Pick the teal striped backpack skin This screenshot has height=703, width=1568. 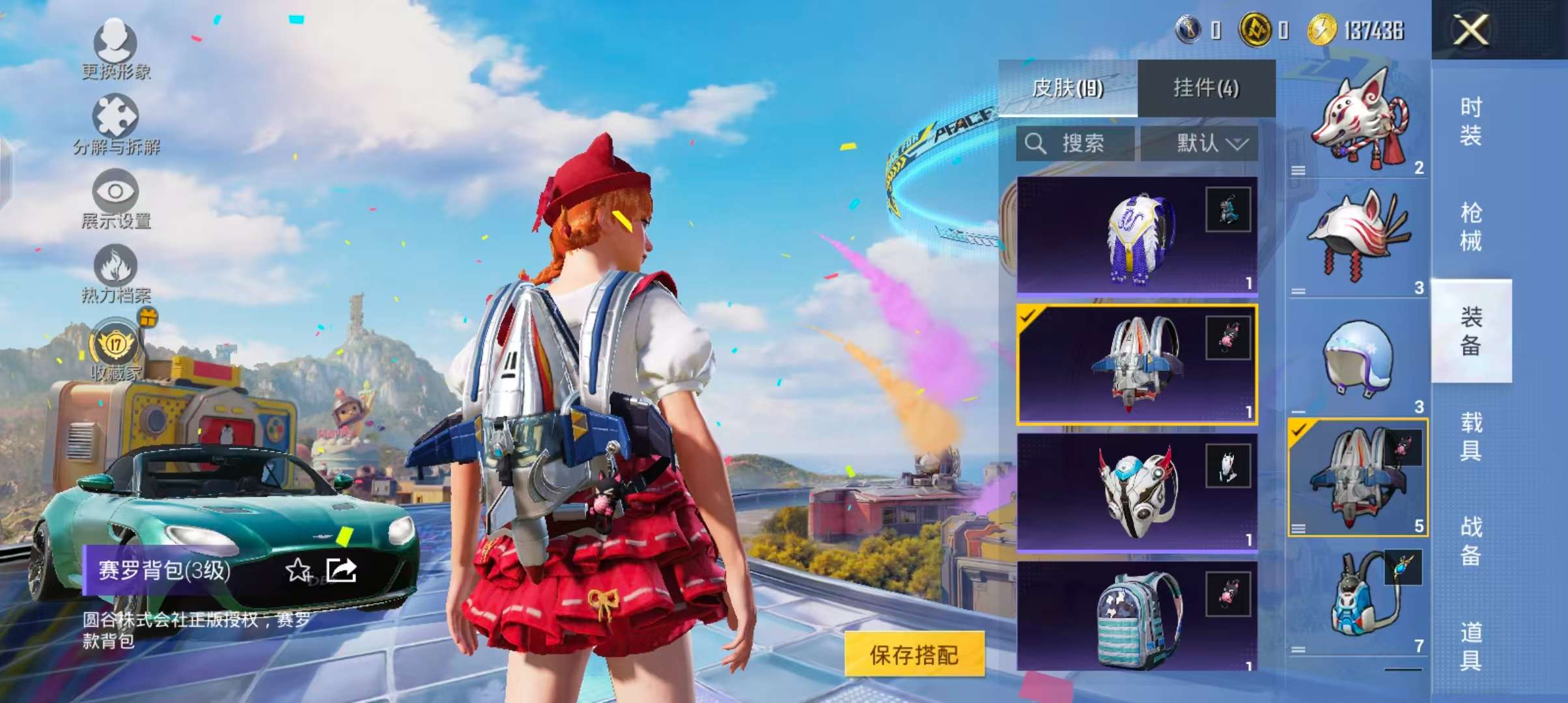(x=1137, y=617)
